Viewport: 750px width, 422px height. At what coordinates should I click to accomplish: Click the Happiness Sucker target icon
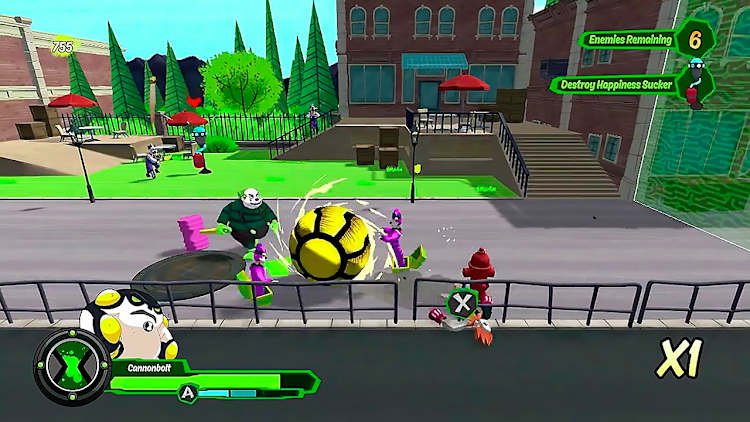(x=695, y=84)
